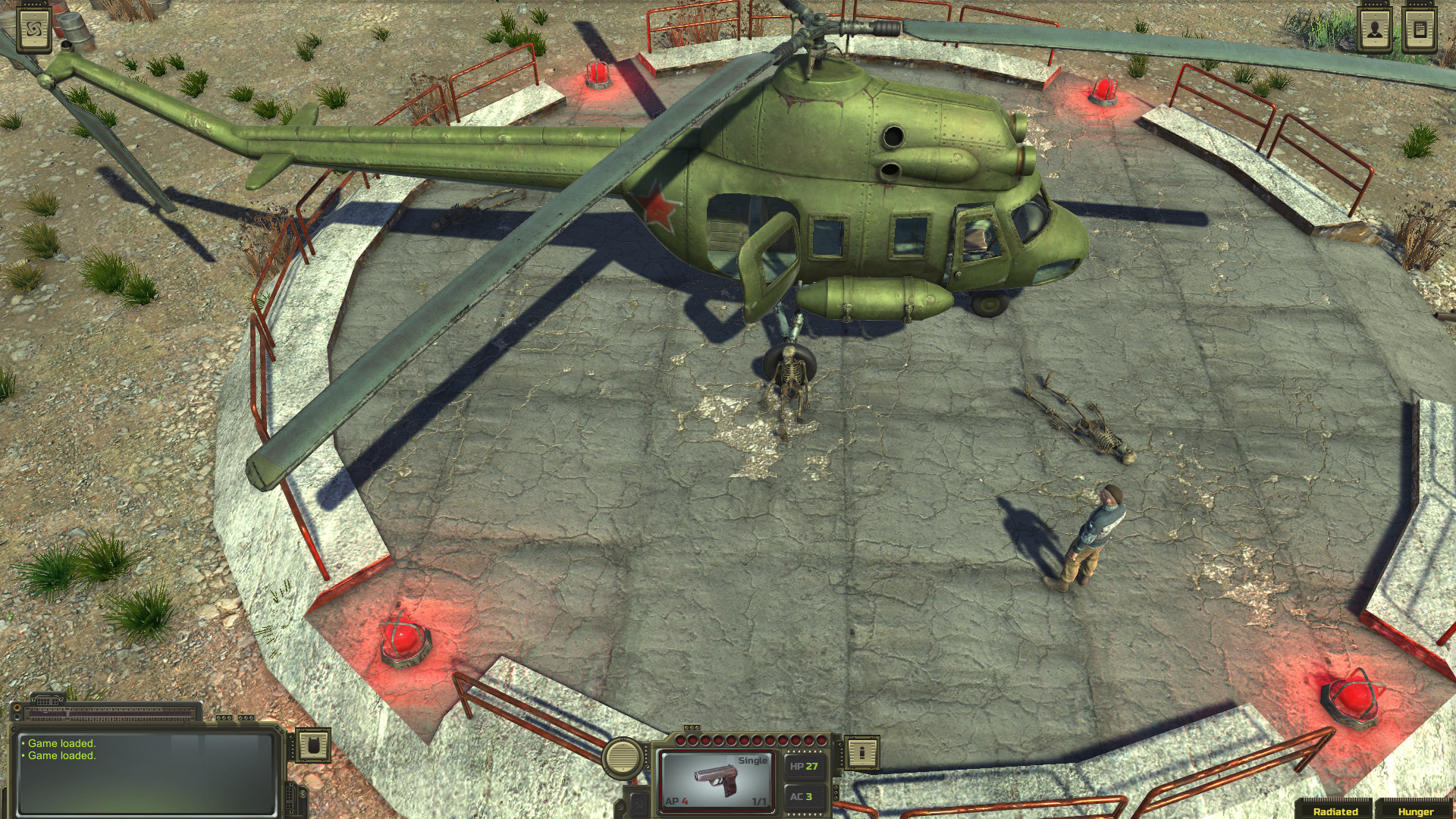
Task: Click the red action point pips row
Action: [749, 740]
